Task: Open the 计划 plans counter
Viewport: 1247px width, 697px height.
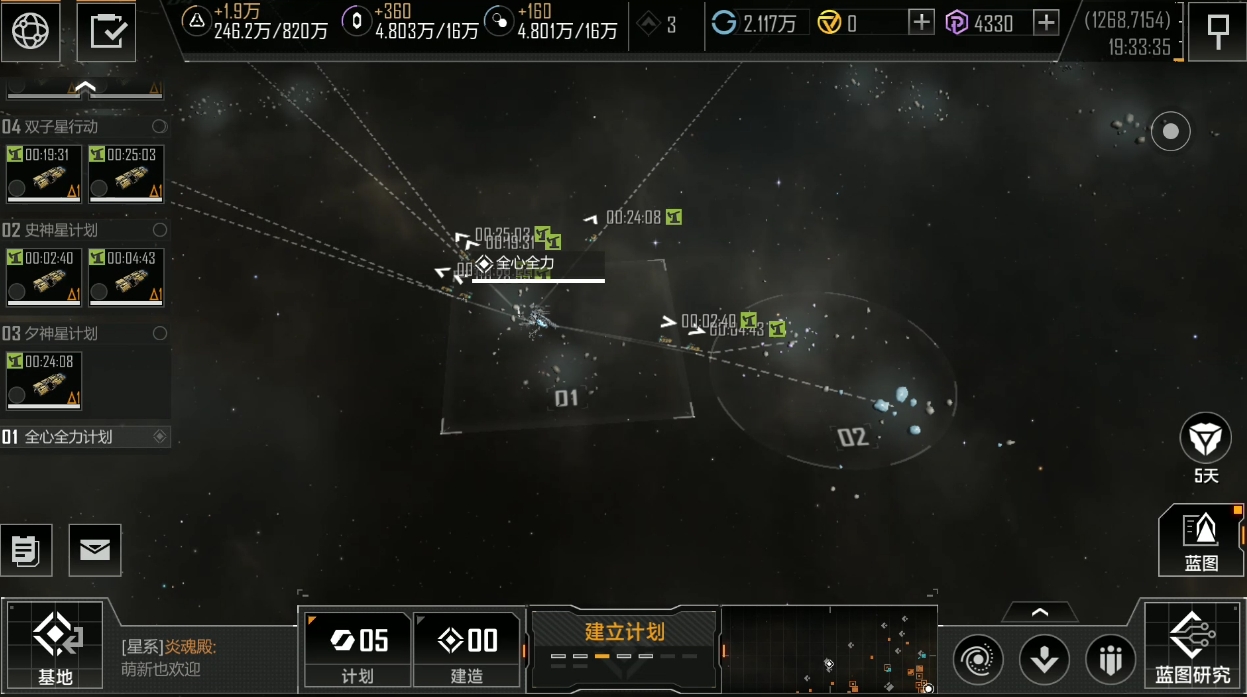Action: tap(357, 649)
